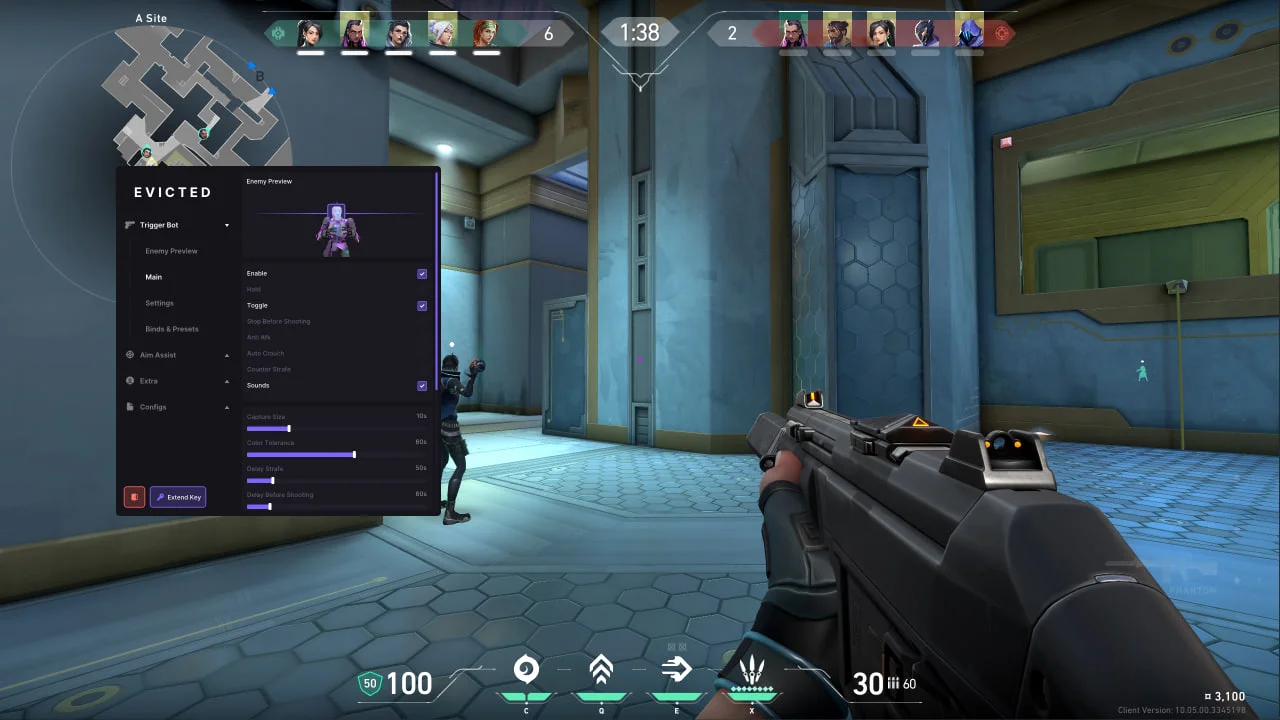The height and width of the screenshot is (720, 1280).
Task: Click the Trigger Bot pistol icon
Action: click(x=129, y=225)
